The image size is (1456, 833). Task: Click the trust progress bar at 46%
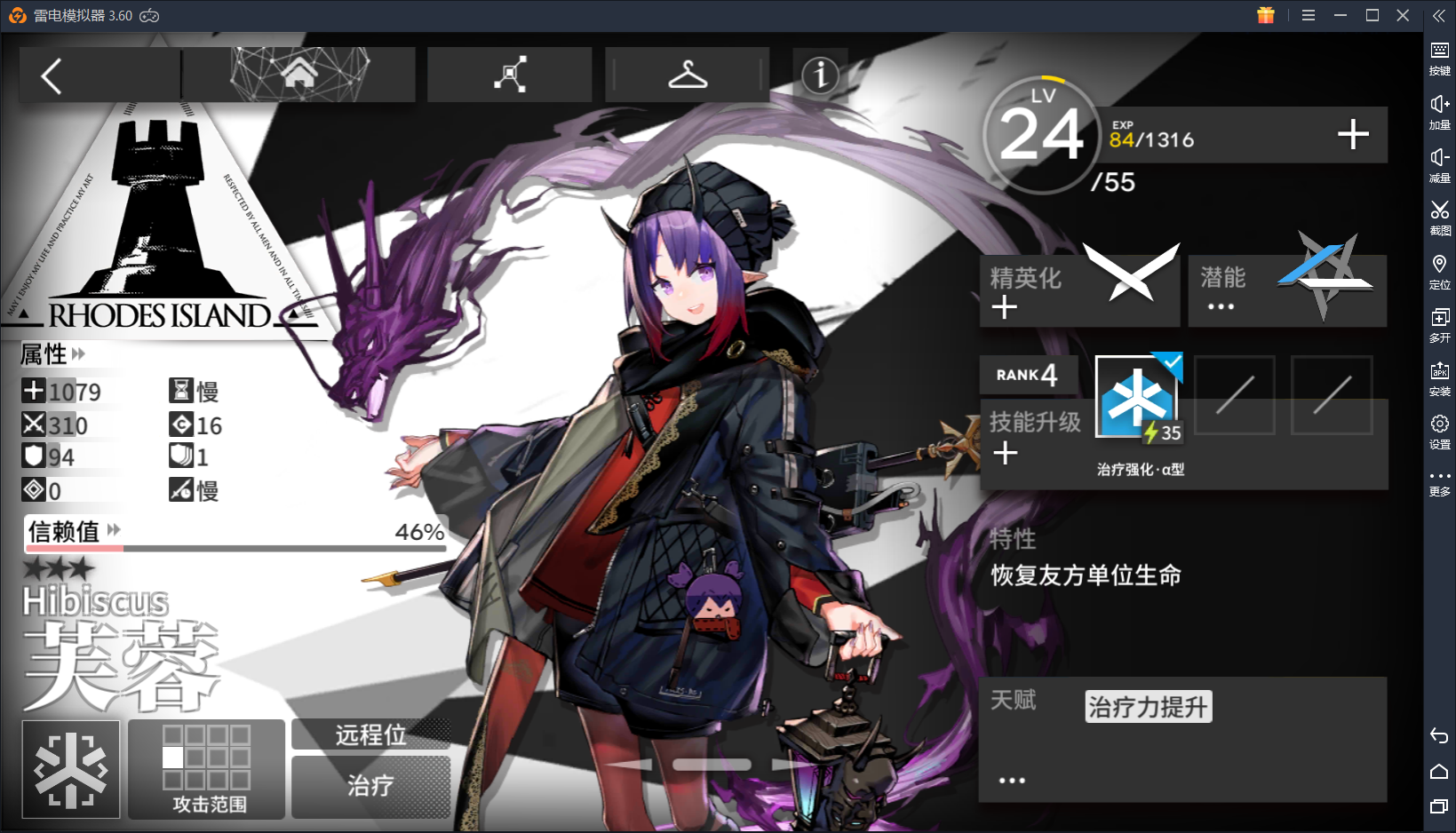point(237,548)
